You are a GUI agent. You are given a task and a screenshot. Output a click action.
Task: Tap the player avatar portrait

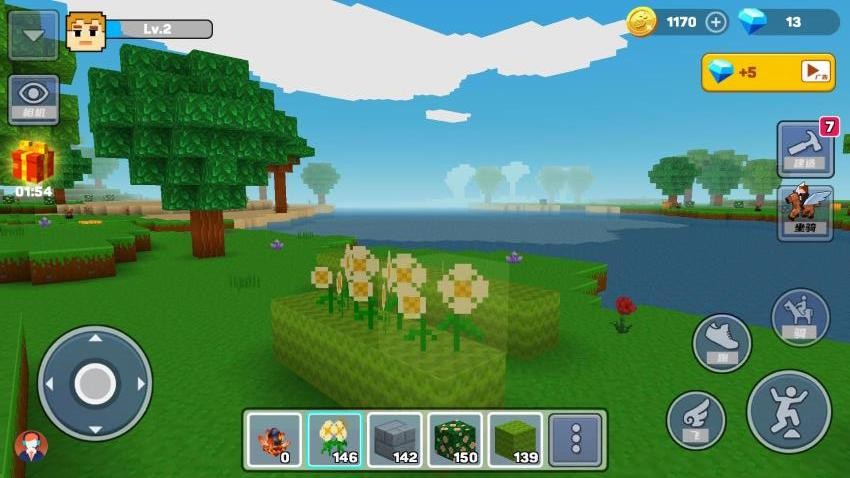click(86, 31)
